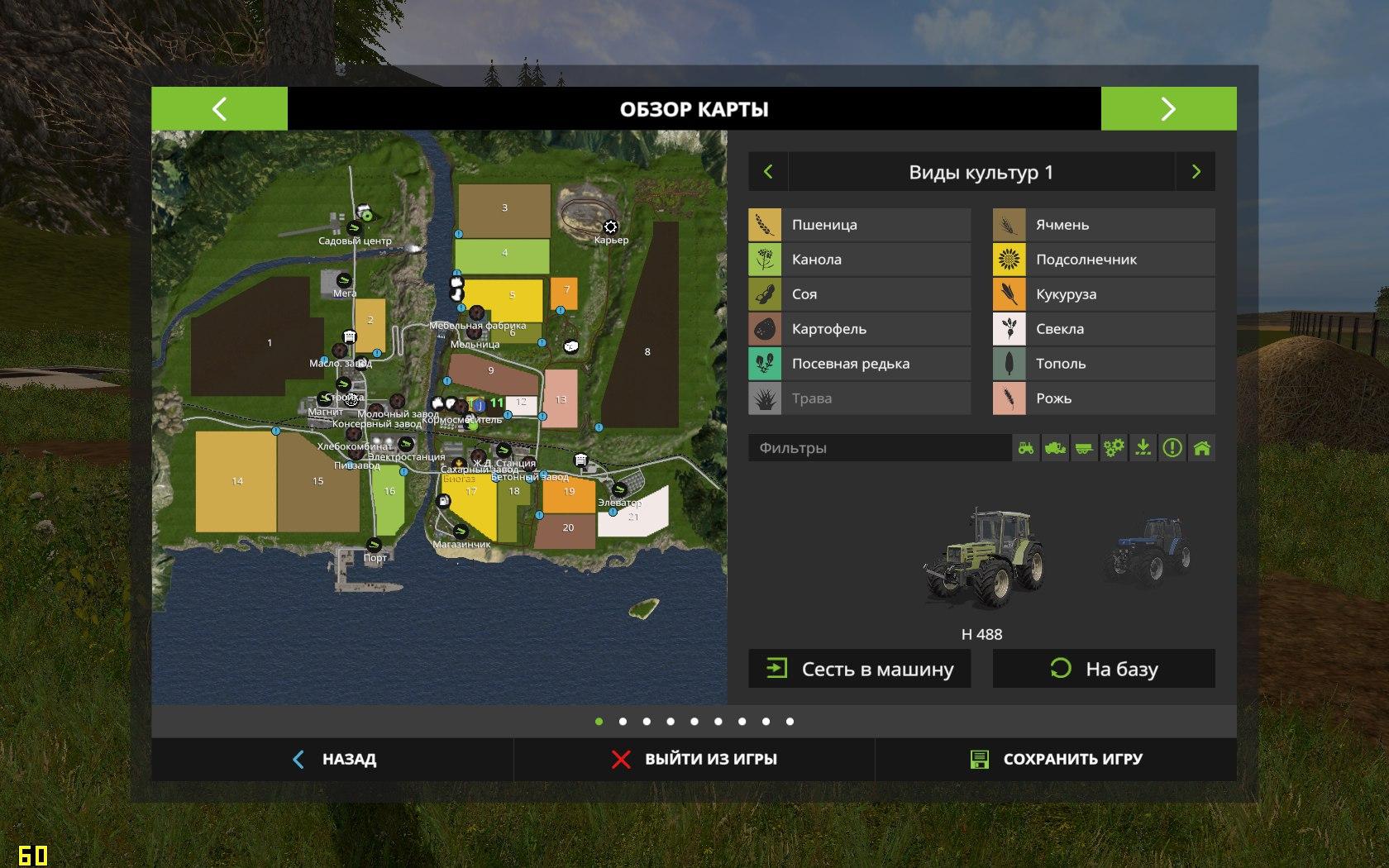Viewport: 1389px width, 868px height.
Task: Toggle the home icon map filter
Action: (x=1202, y=448)
